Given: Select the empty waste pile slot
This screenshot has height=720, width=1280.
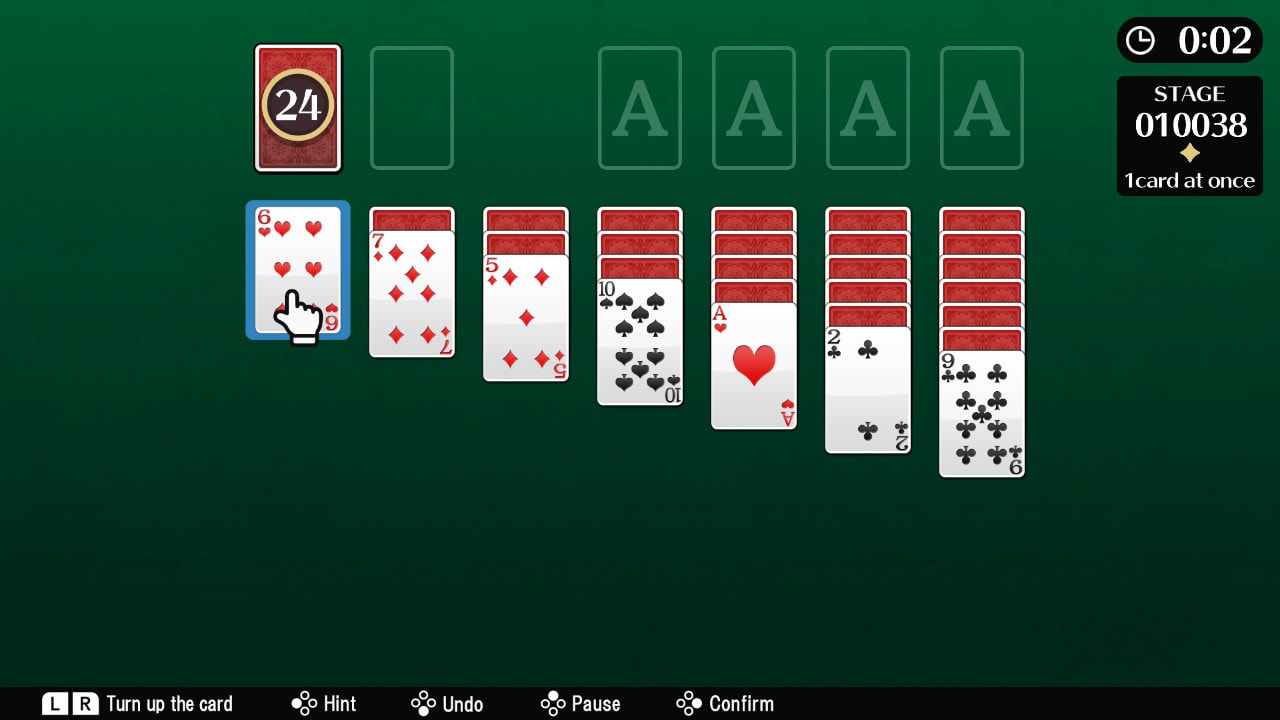Looking at the screenshot, I should [411, 107].
